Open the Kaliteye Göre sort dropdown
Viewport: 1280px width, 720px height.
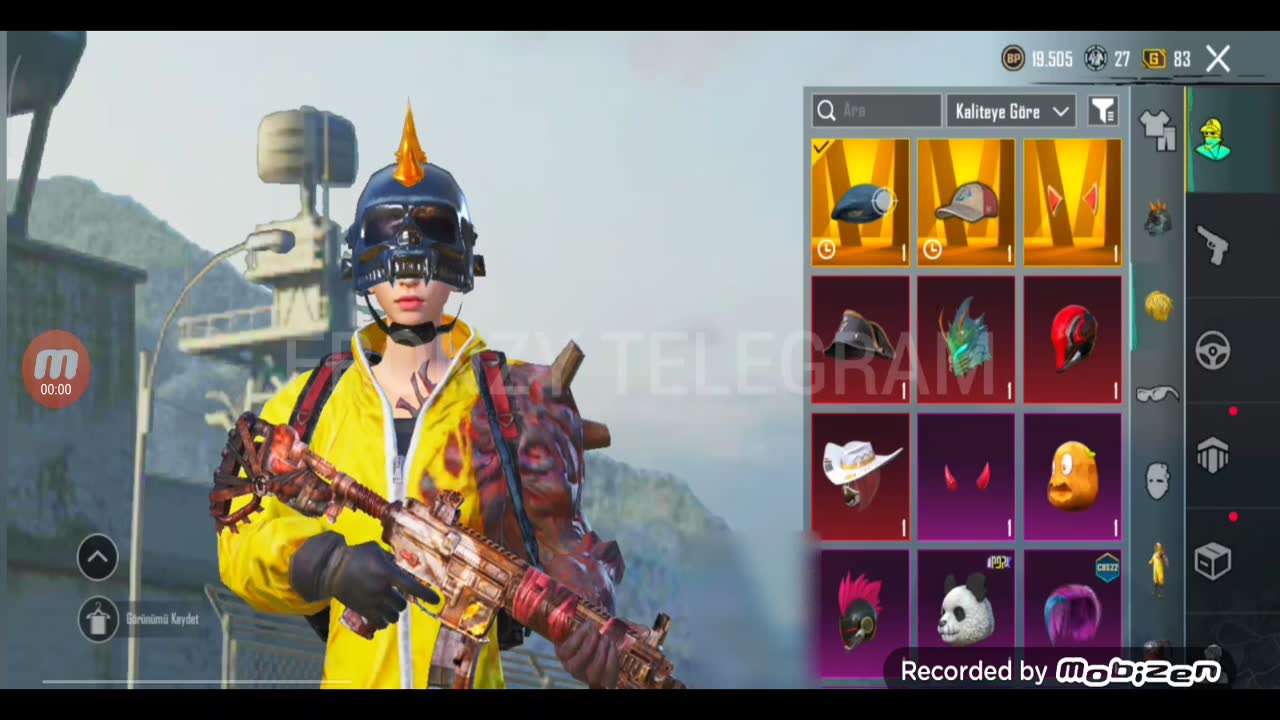(1010, 111)
